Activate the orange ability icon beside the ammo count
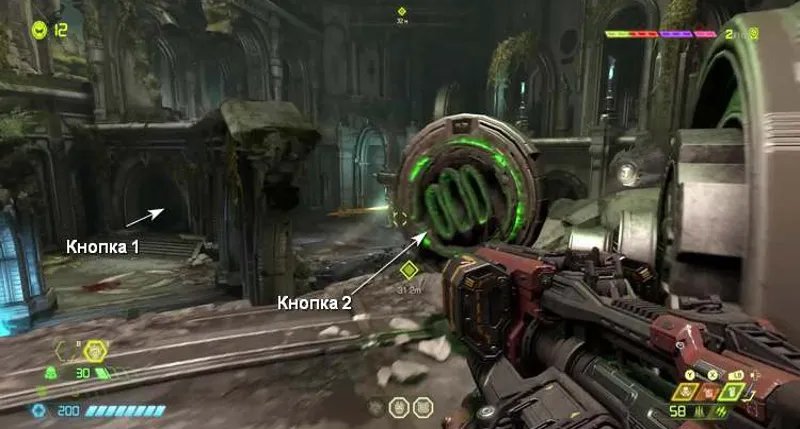 (707, 392)
